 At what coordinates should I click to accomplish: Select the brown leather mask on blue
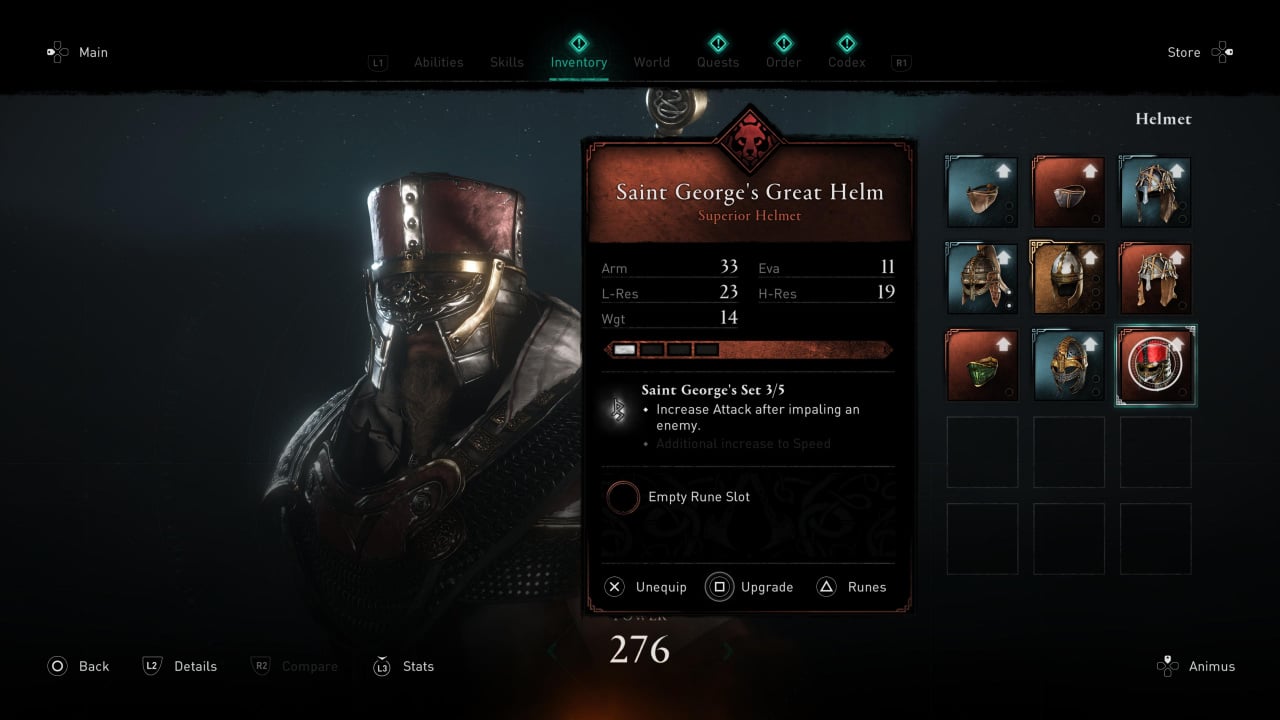click(x=982, y=192)
